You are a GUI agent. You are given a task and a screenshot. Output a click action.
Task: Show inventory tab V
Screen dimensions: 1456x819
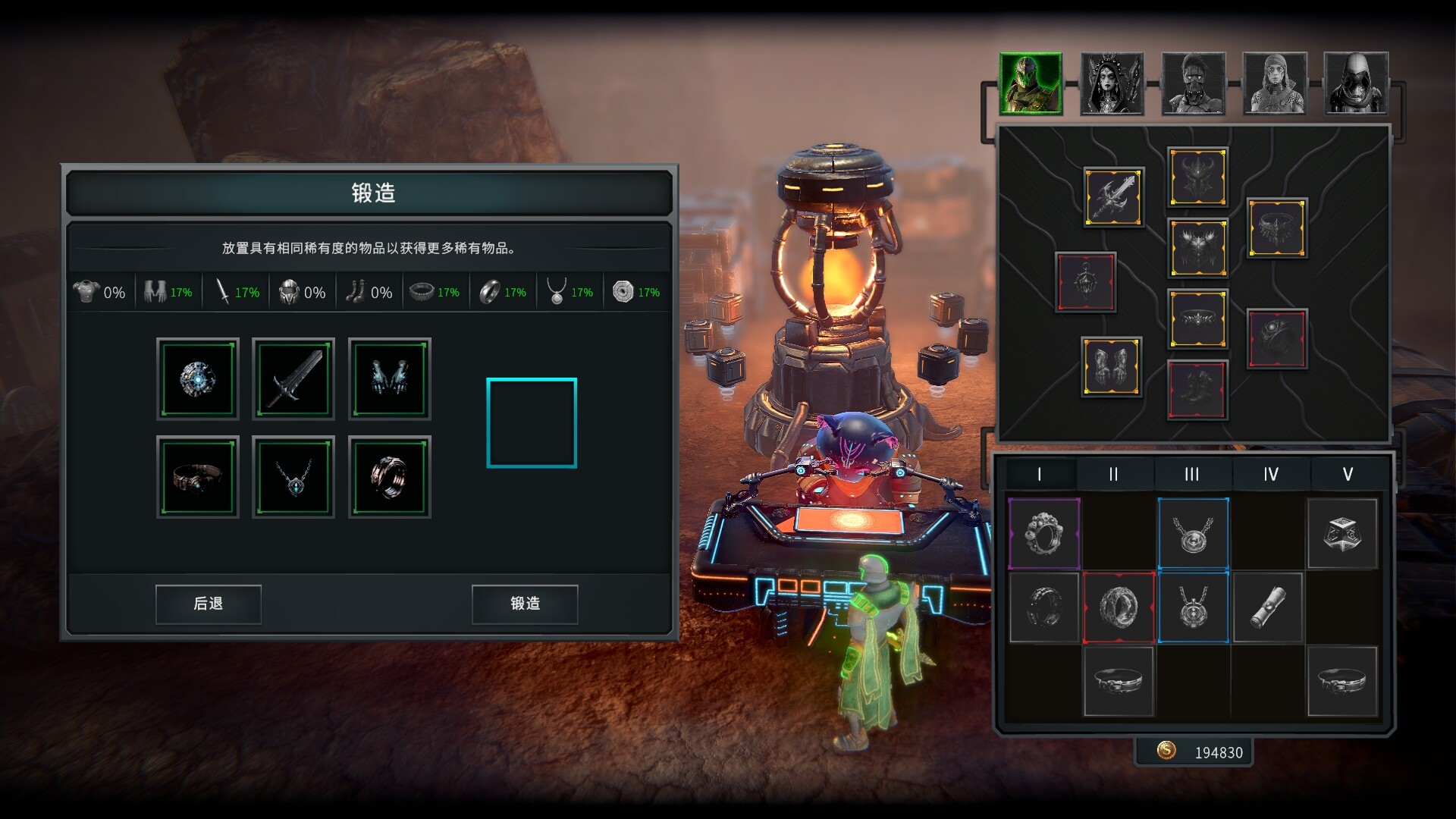(1348, 475)
